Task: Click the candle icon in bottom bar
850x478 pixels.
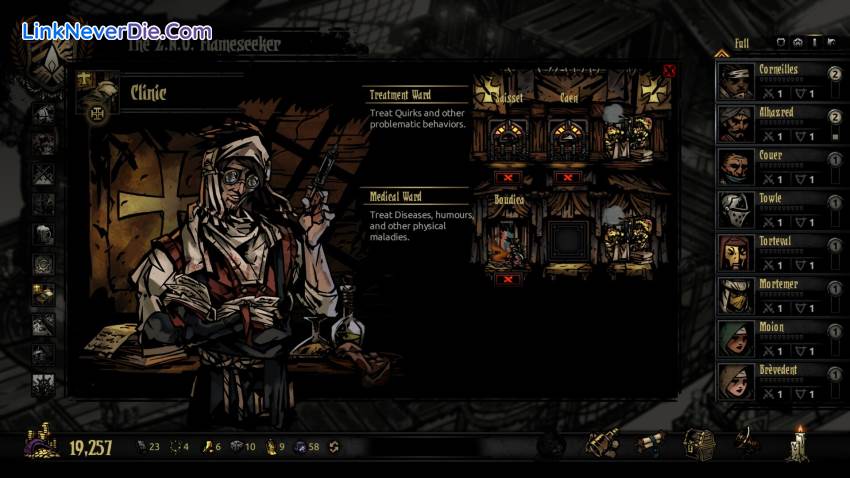Action: 798,442
